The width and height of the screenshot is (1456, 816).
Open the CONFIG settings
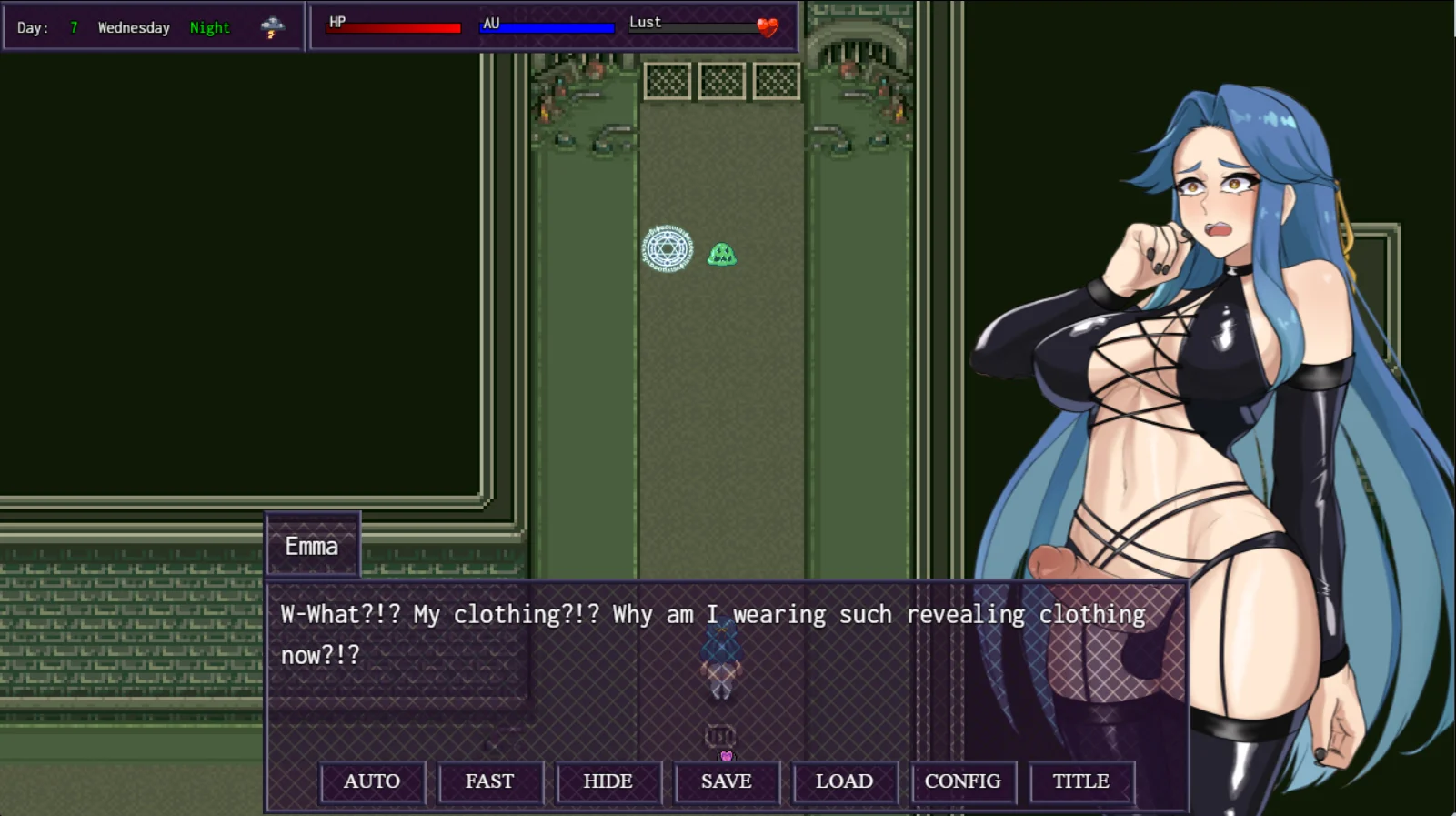(x=962, y=781)
